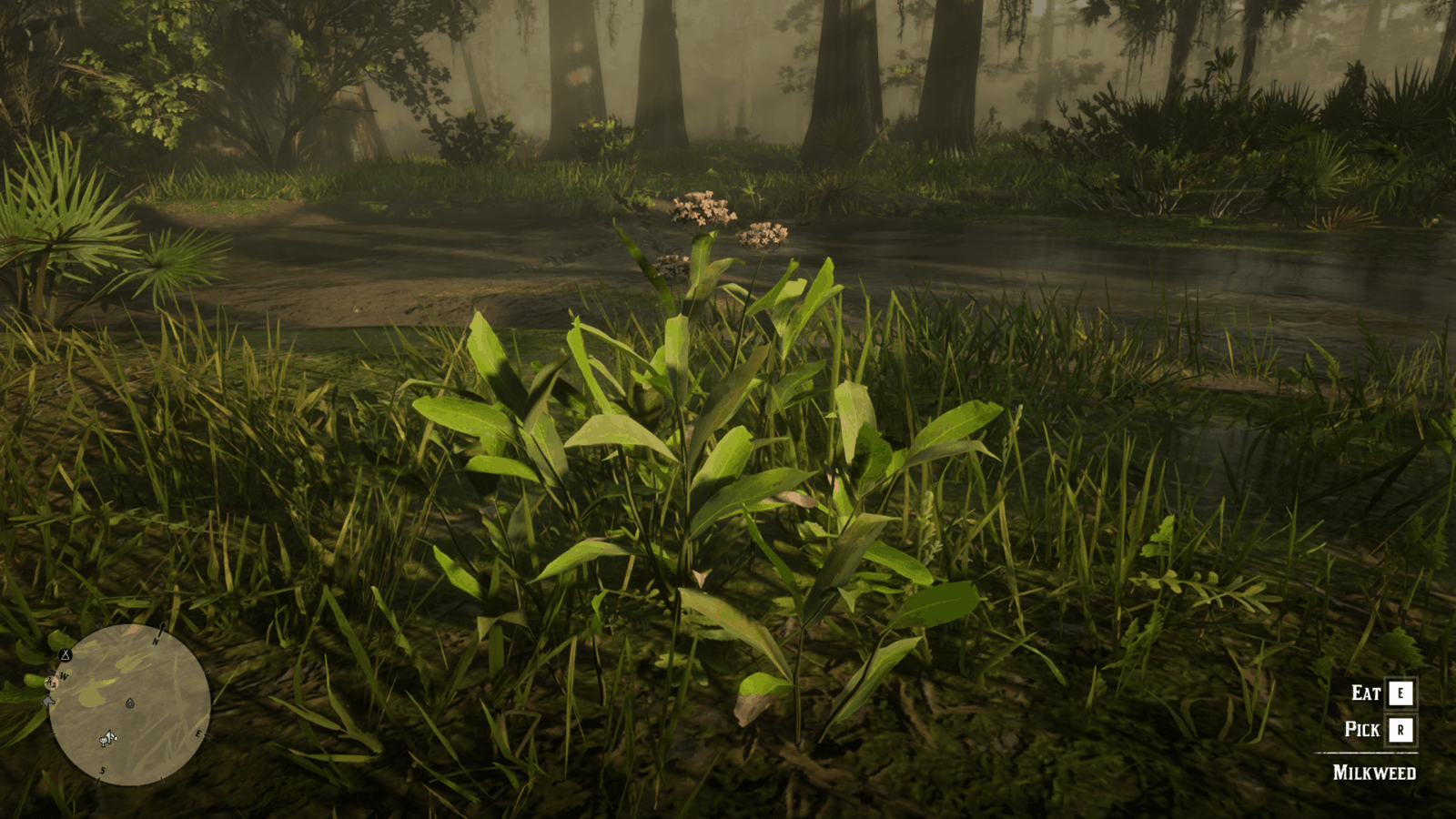Click the 'W' compass letter on the minimap
This screenshot has width=1456, height=819.
[x=64, y=677]
